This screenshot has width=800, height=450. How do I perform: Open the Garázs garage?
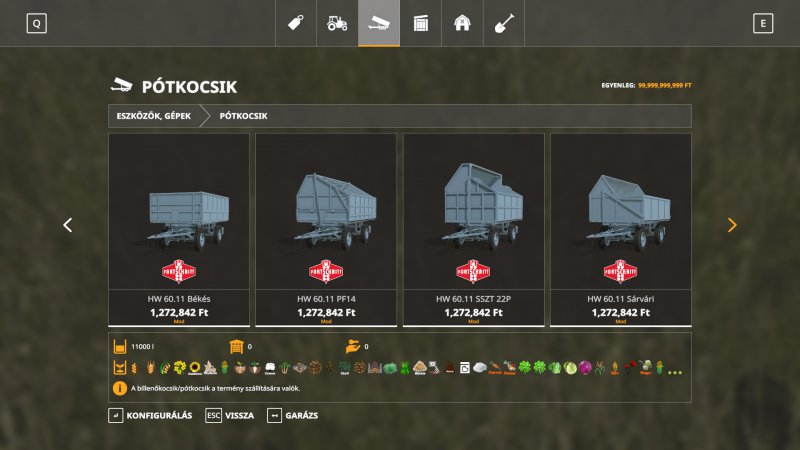pyautogui.click(x=292, y=415)
